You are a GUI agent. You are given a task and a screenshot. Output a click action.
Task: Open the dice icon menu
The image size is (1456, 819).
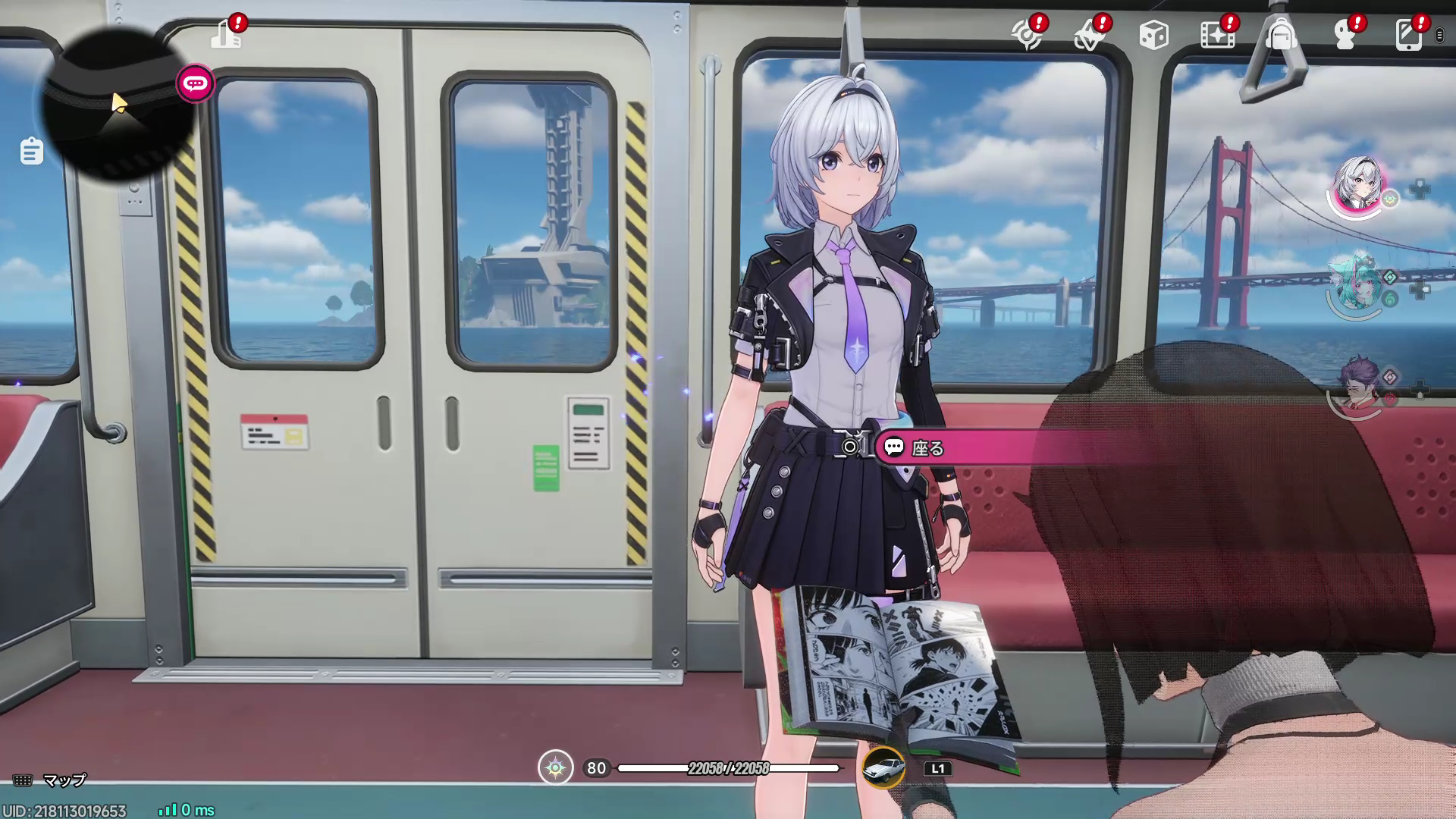(x=1153, y=35)
